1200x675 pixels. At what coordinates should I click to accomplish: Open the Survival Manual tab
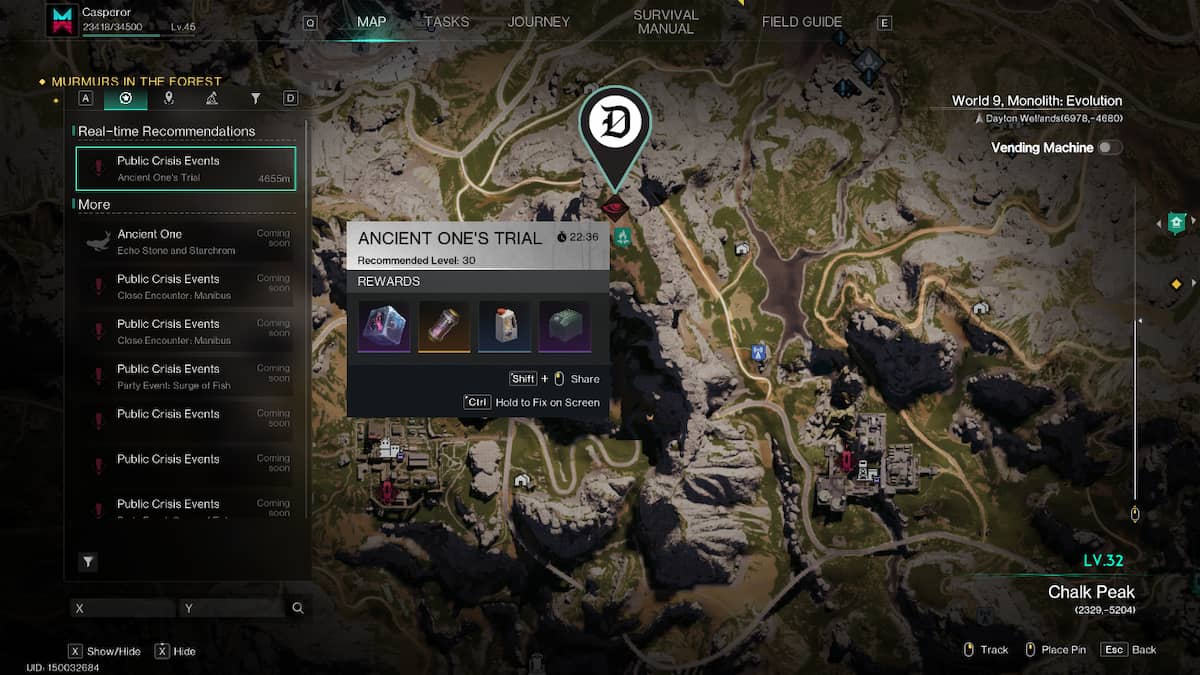(x=665, y=22)
